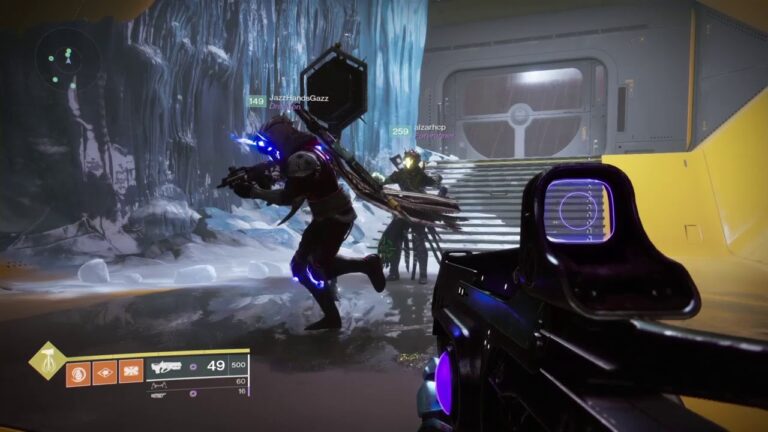
Task: Select the afzarhcp player nameplate
Action: (x=428, y=129)
